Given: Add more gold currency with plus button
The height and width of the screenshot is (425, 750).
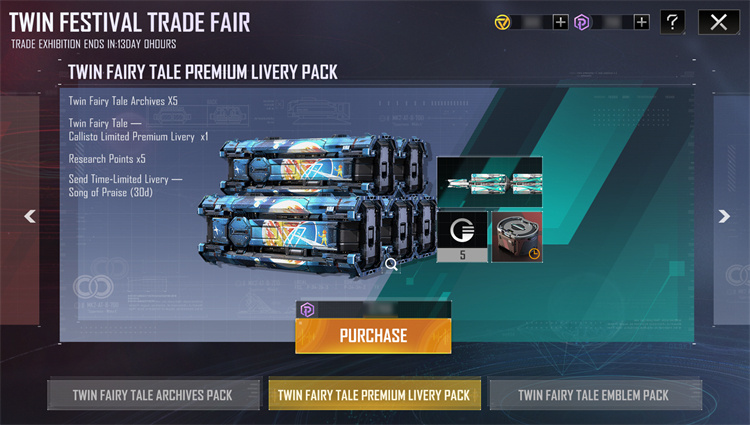Looking at the screenshot, I should tap(560, 22).
